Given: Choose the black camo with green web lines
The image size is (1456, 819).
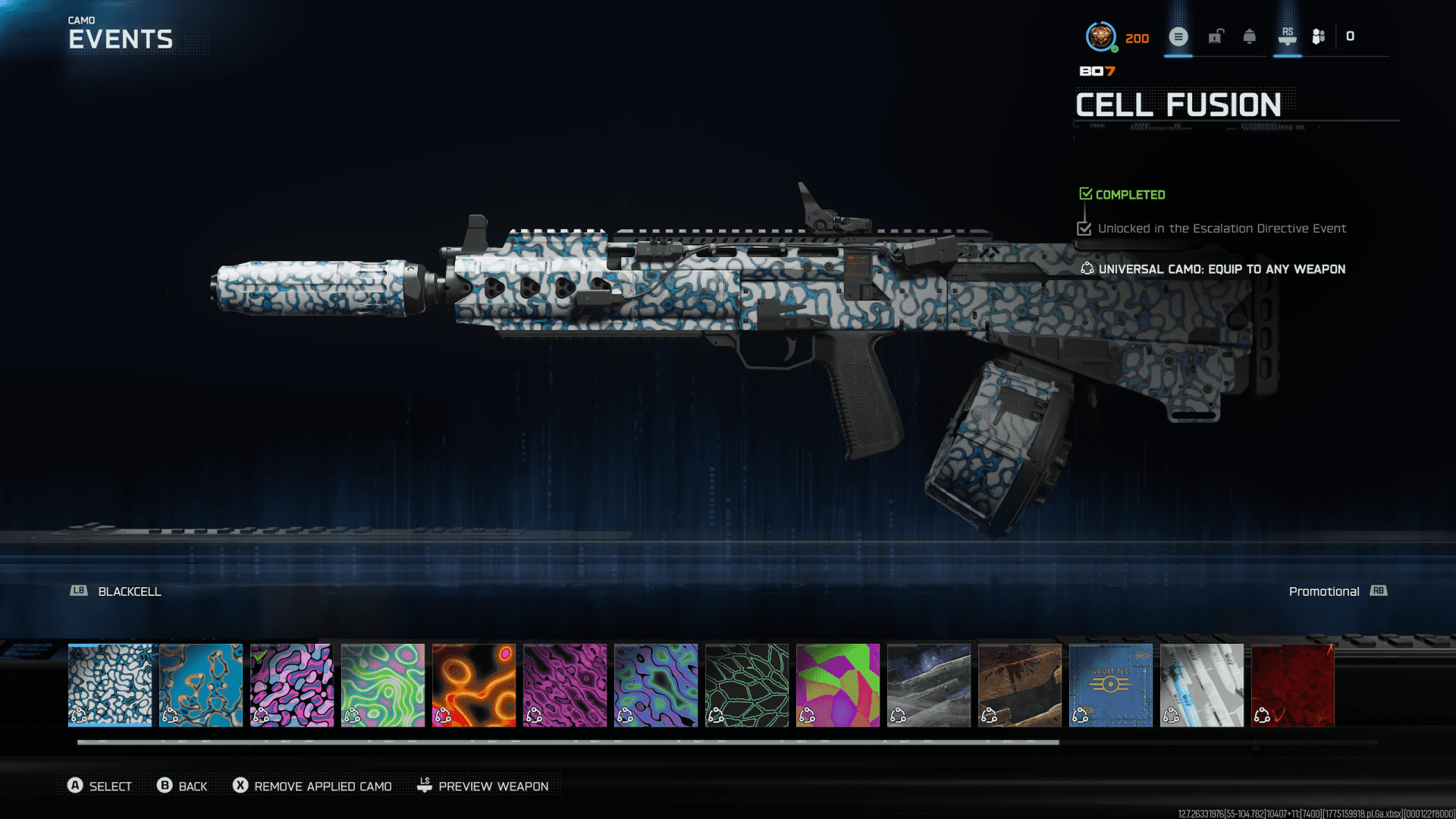Looking at the screenshot, I should (x=747, y=685).
